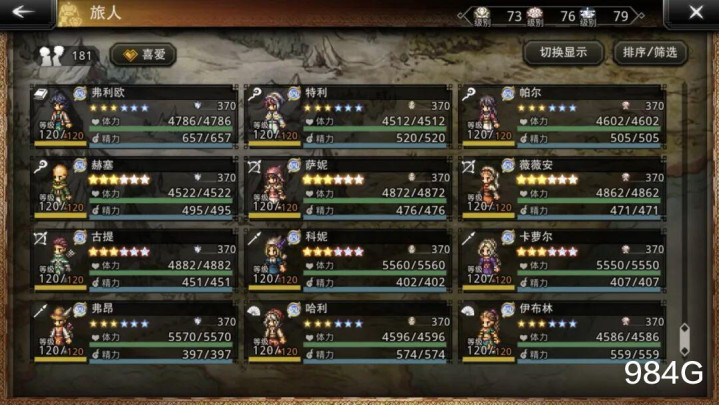The image size is (719, 405).
Task: Open the 排序/筛选 sort and filter menu
Action: click(649, 53)
